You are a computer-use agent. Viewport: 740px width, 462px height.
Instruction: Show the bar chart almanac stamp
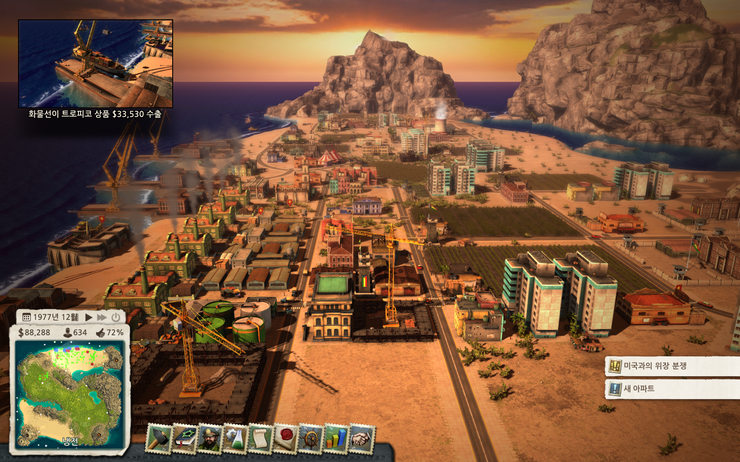click(336, 438)
